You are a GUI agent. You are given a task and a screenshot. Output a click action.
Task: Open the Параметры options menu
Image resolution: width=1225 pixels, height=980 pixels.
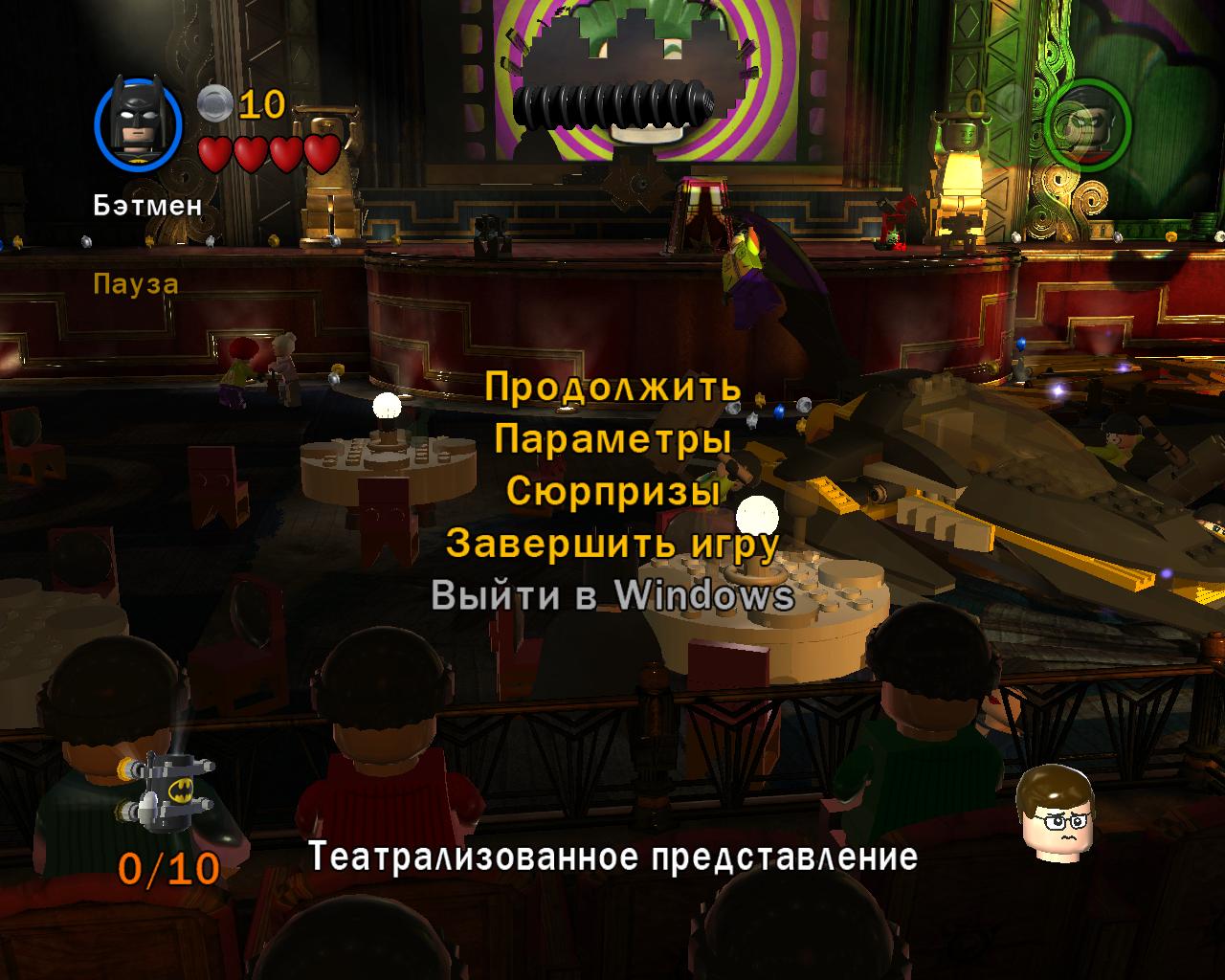(x=612, y=439)
